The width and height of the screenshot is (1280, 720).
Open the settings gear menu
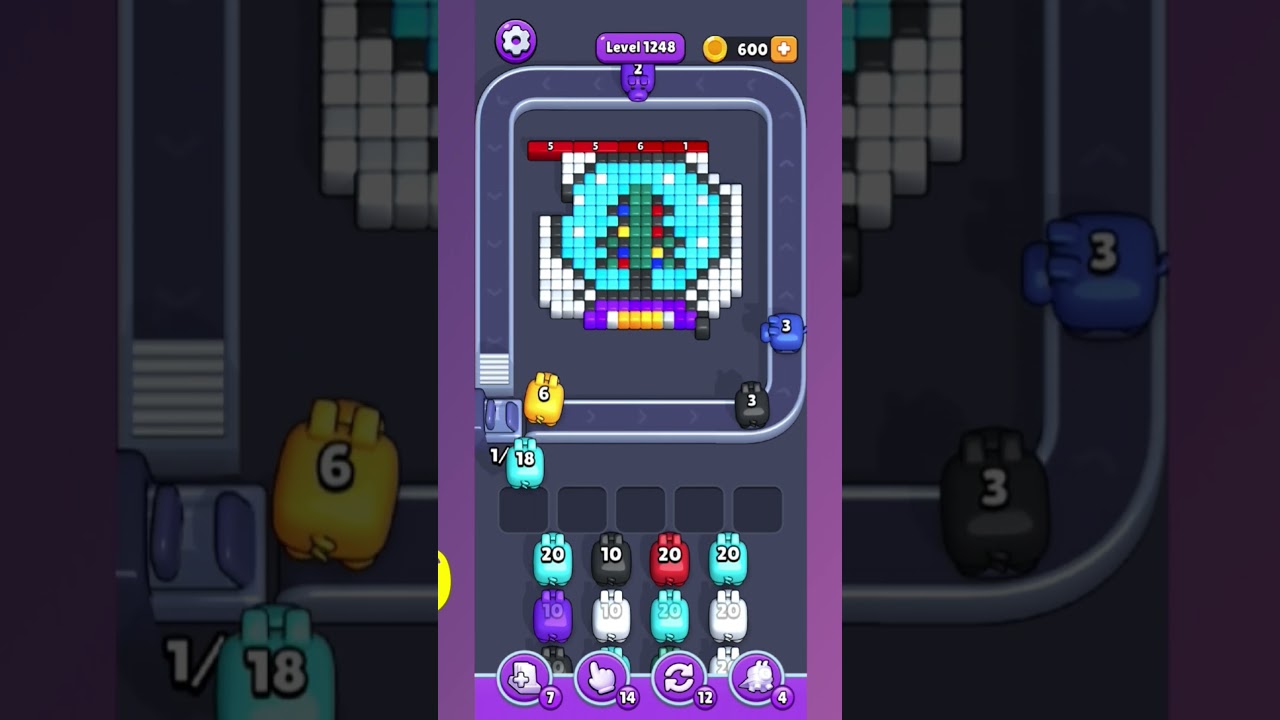click(516, 42)
